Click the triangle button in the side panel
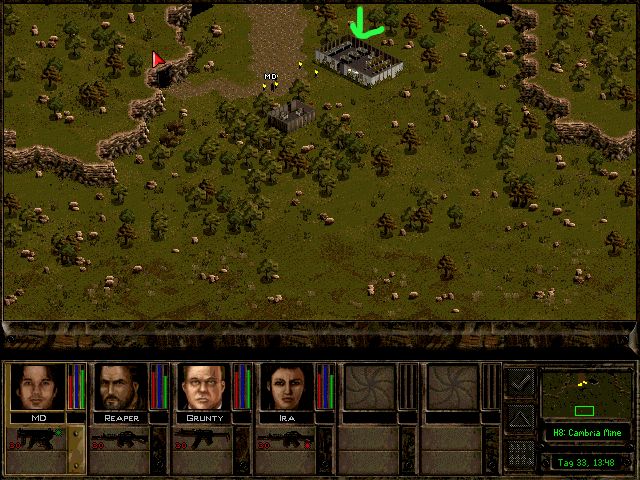Viewport: 640px width, 480px height. pyautogui.click(x=519, y=417)
